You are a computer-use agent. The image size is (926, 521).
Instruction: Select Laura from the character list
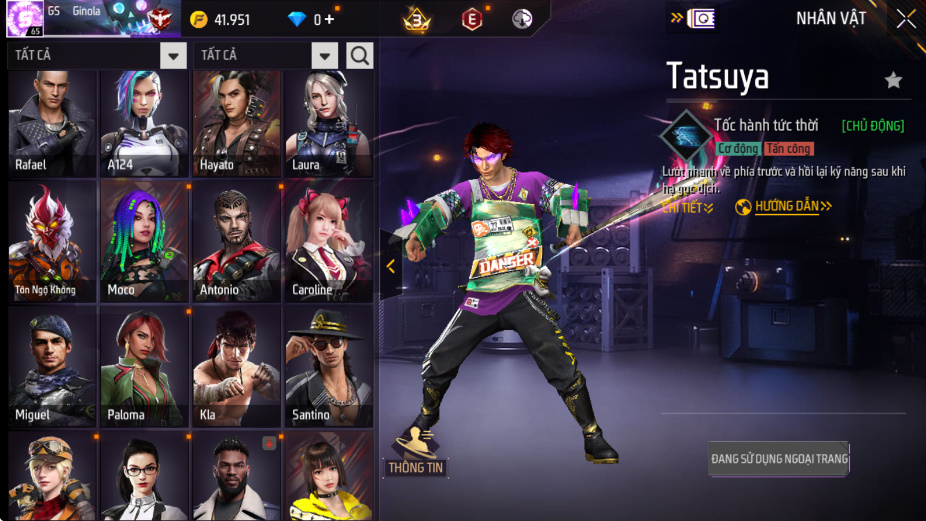328,123
